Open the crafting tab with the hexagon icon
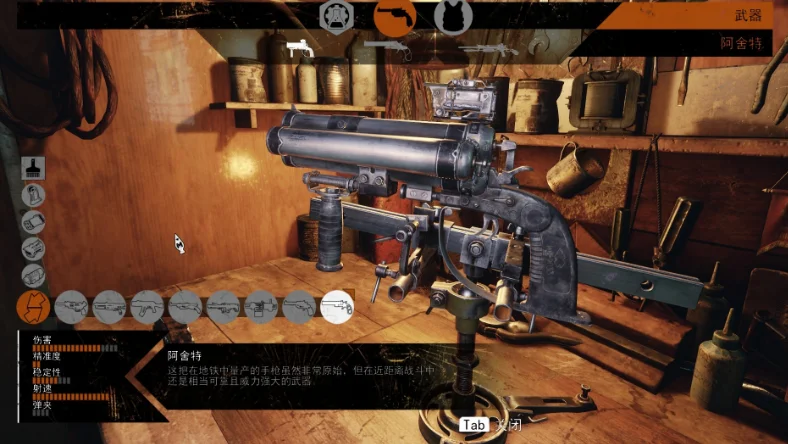The width and height of the screenshot is (788, 444). pyautogui.click(x=336, y=16)
